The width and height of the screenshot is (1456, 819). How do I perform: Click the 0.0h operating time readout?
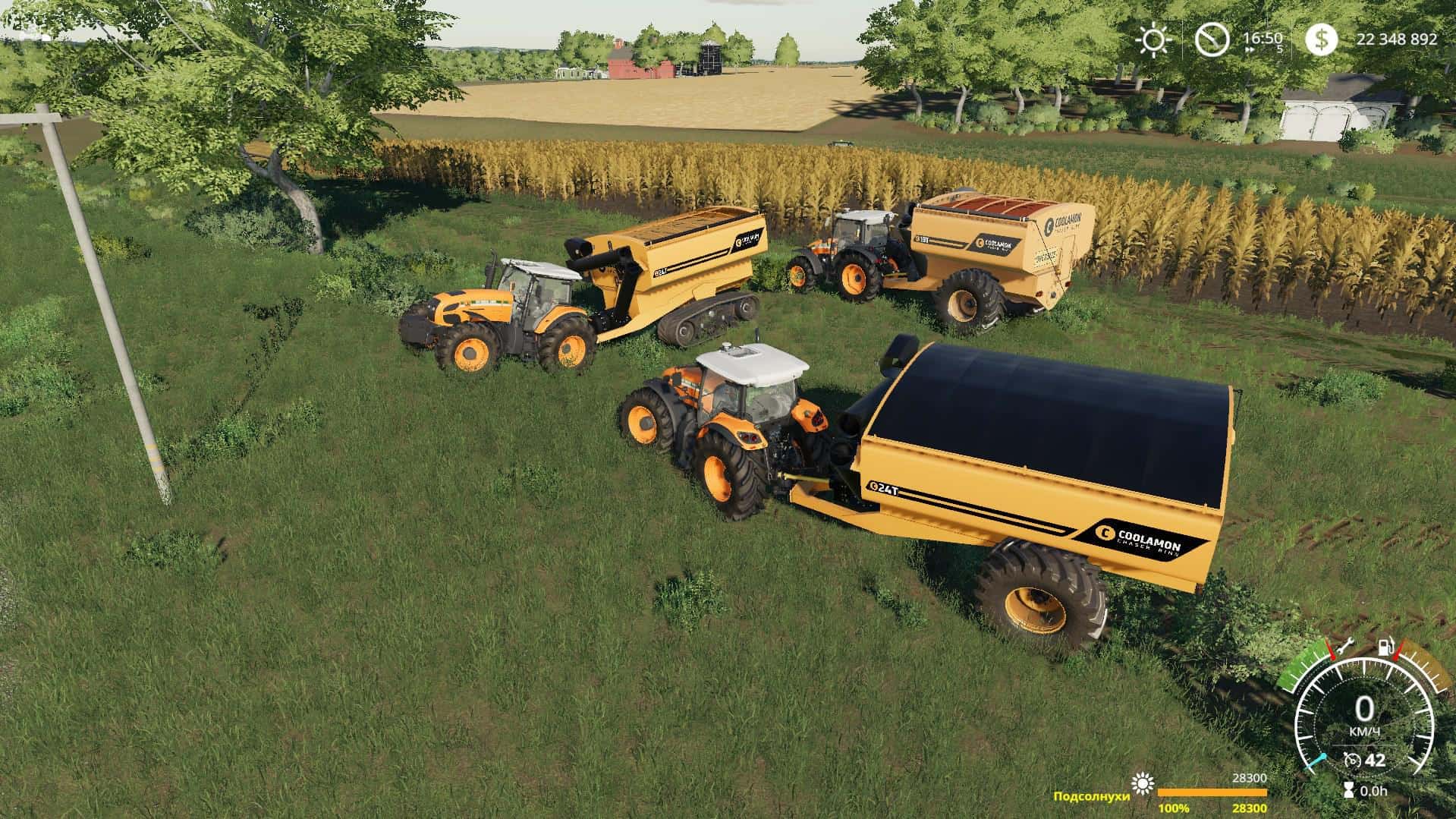(1375, 792)
